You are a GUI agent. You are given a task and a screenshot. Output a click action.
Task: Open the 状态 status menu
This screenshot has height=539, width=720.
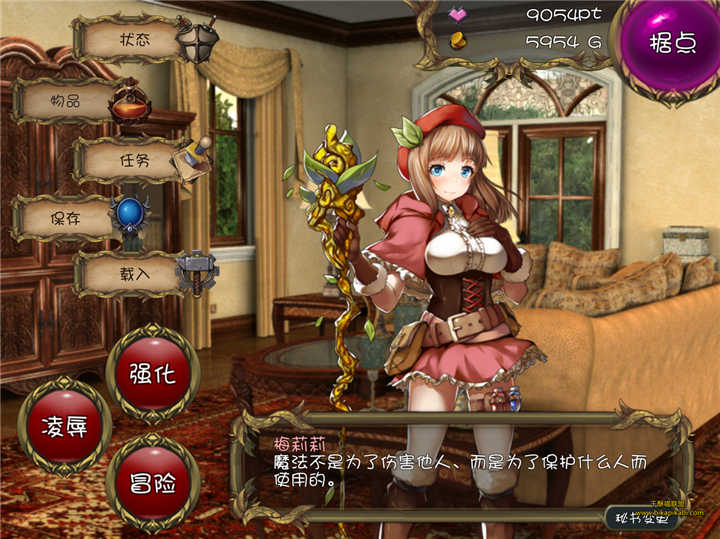pyautogui.click(x=135, y=41)
